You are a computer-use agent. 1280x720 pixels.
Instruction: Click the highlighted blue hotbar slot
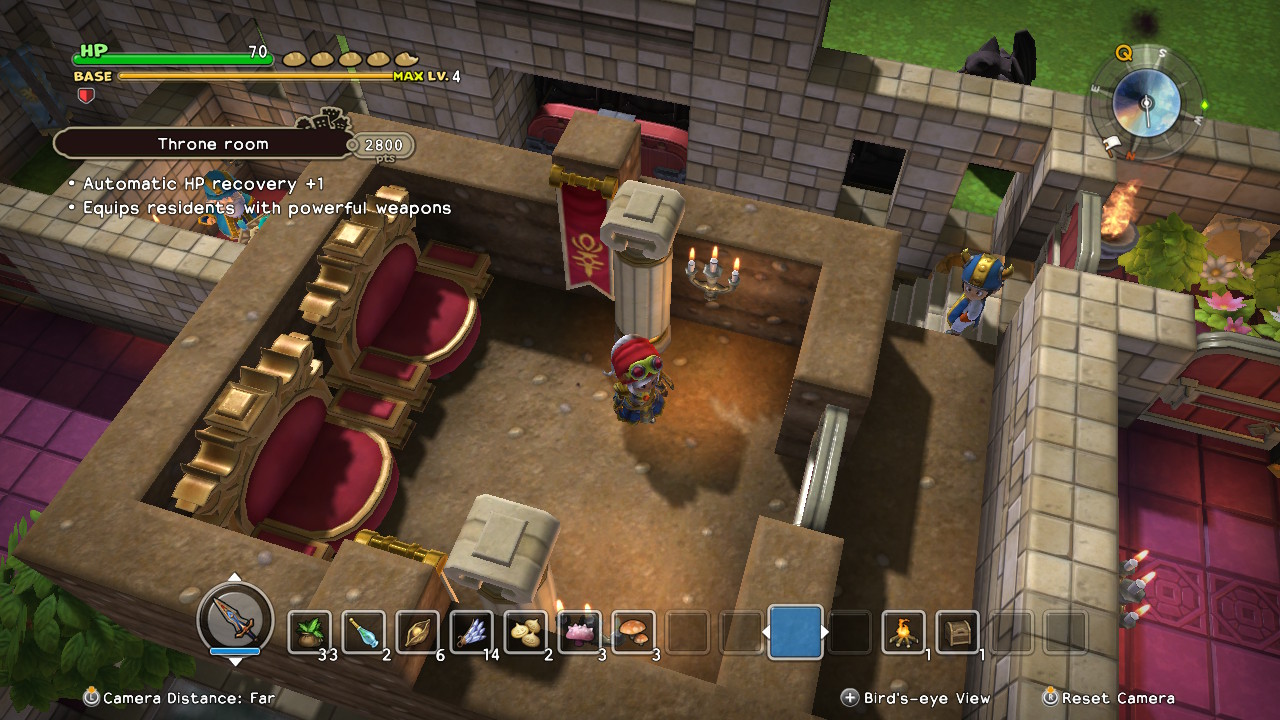click(x=796, y=632)
